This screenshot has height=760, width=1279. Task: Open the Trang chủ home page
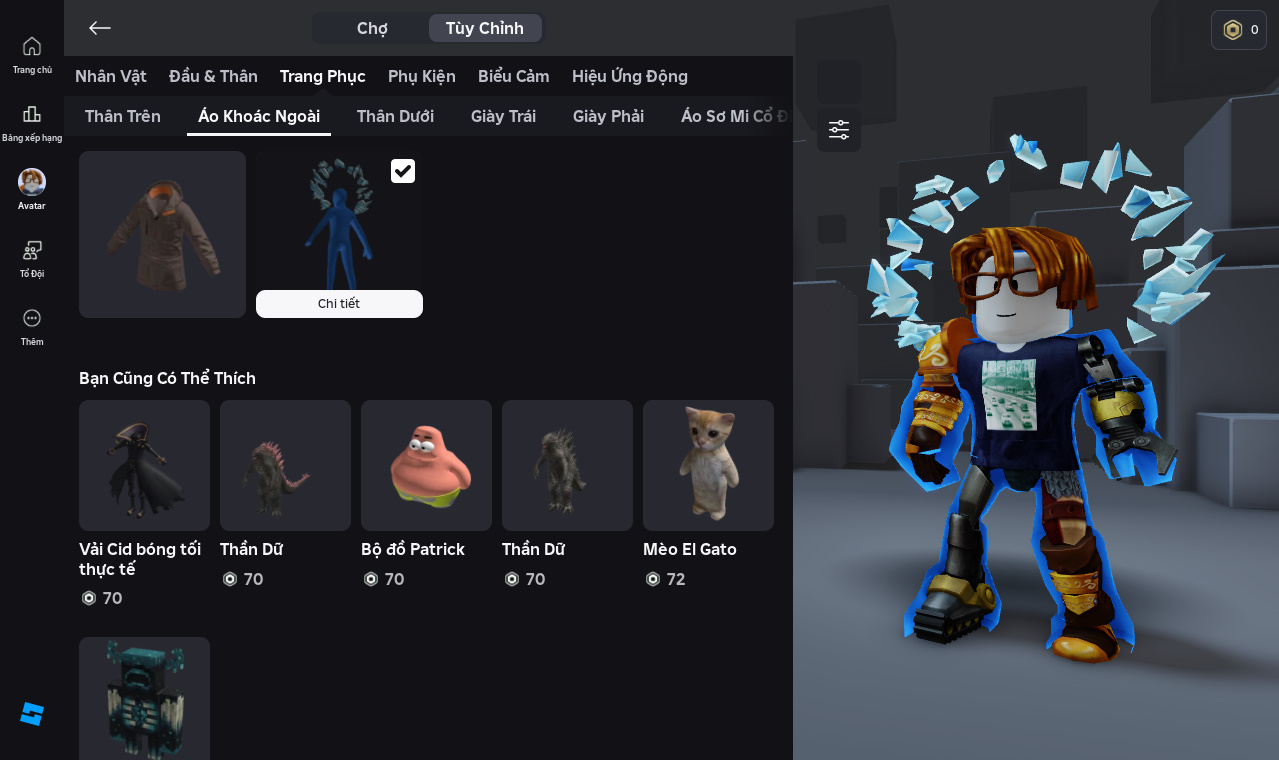(x=32, y=54)
